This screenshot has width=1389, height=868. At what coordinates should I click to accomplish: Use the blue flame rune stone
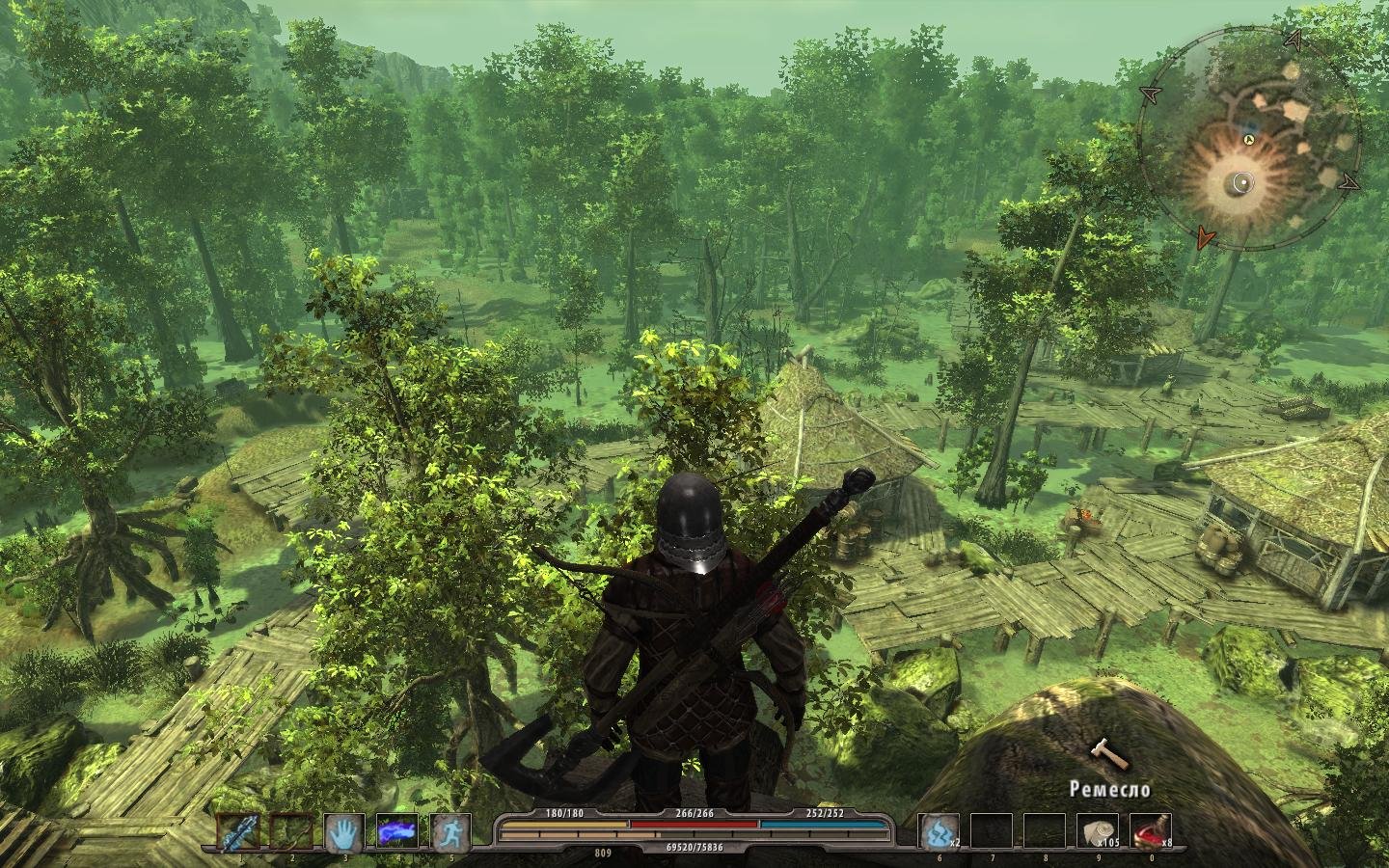pos(939,832)
